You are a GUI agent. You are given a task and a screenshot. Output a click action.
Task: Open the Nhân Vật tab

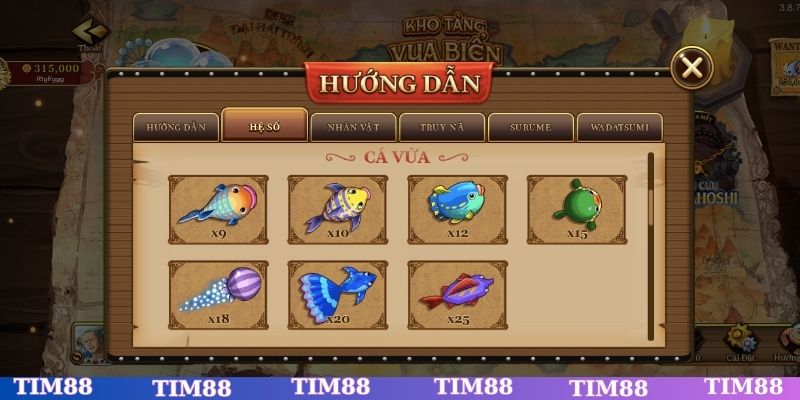click(x=353, y=127)
